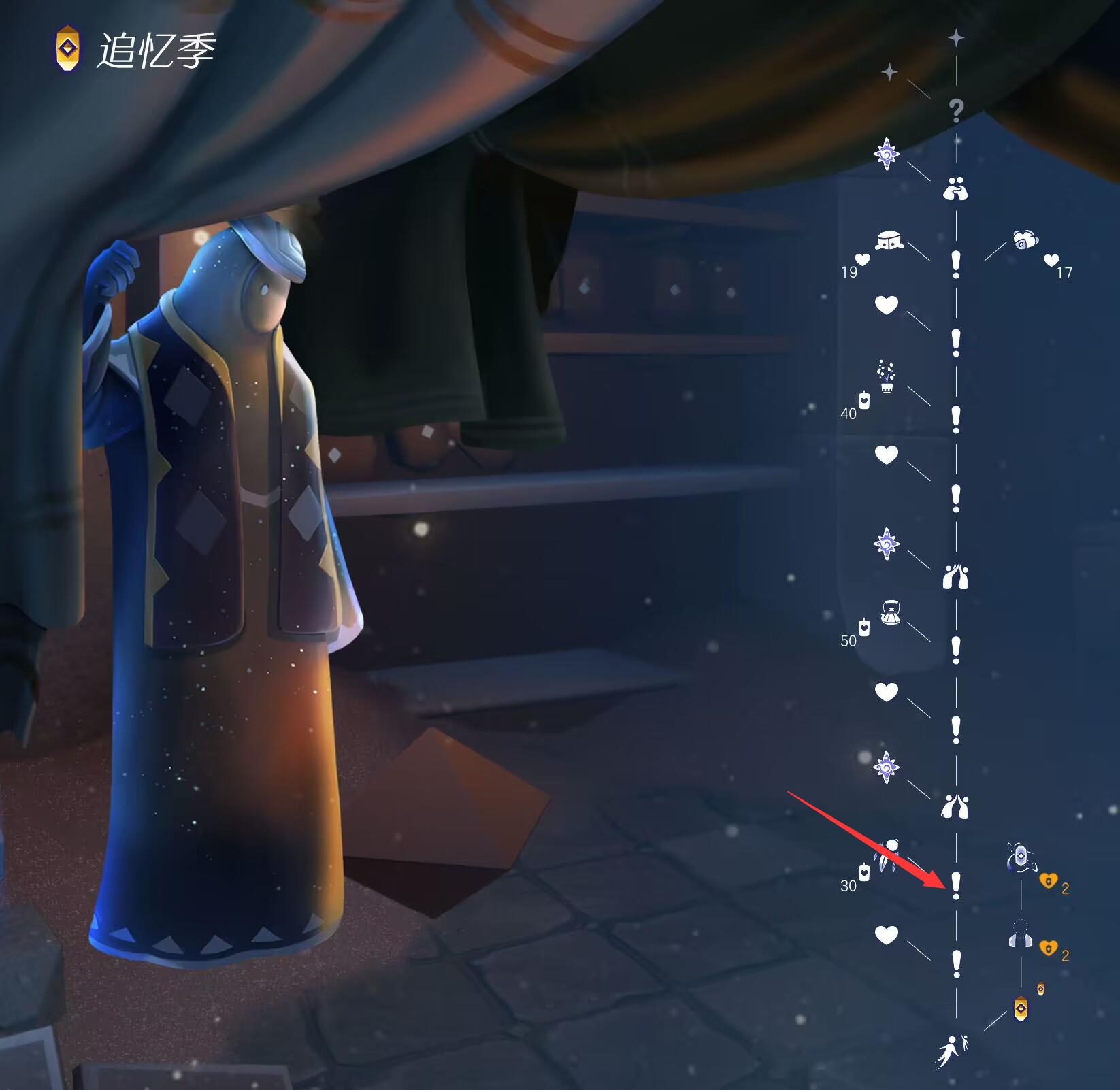This screenshot has width=1120, height=1090.
Task: Select the purple star beside the hug node
Action: click(x=886, y=154)
